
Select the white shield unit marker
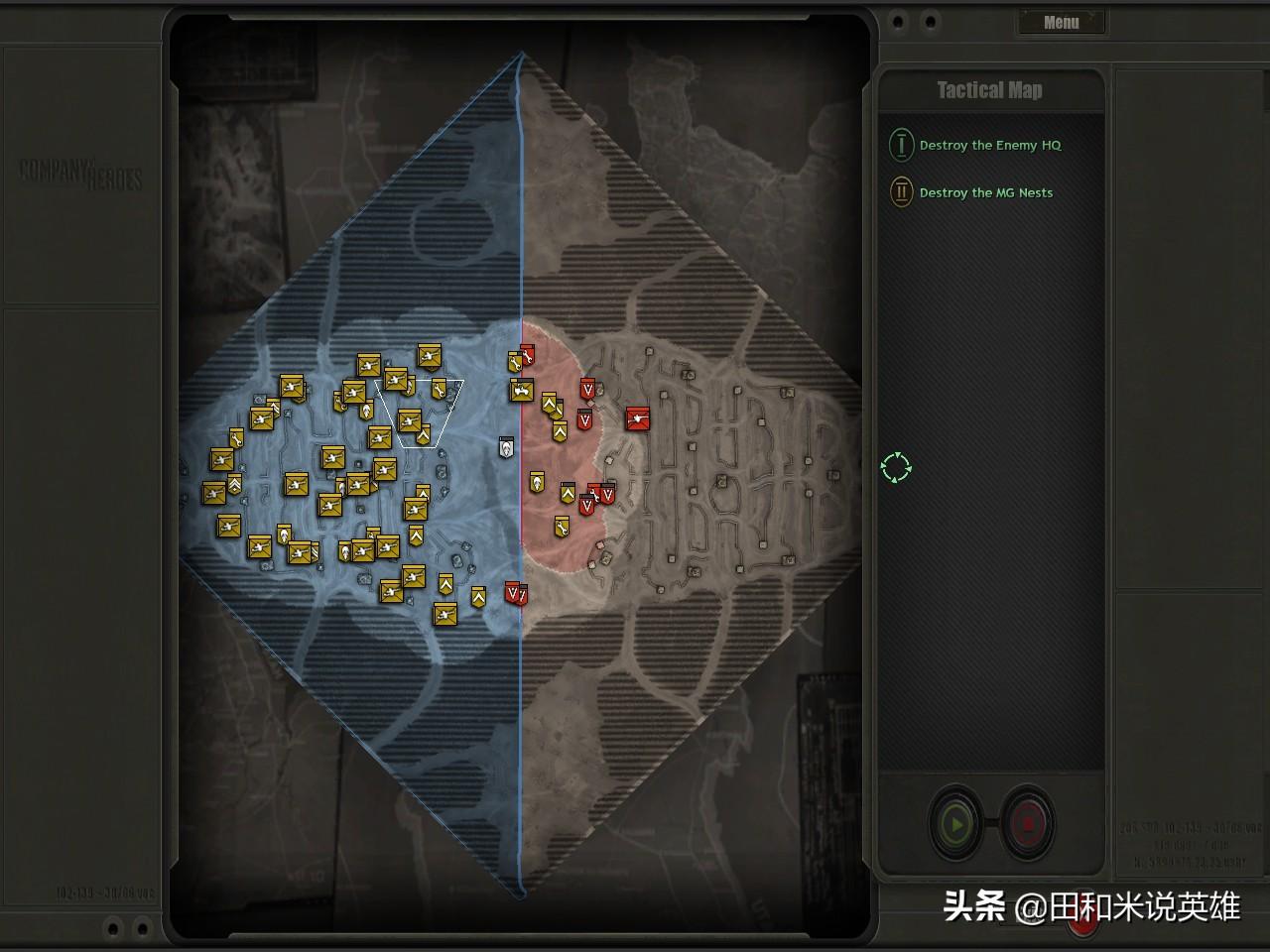coord(507,447)
